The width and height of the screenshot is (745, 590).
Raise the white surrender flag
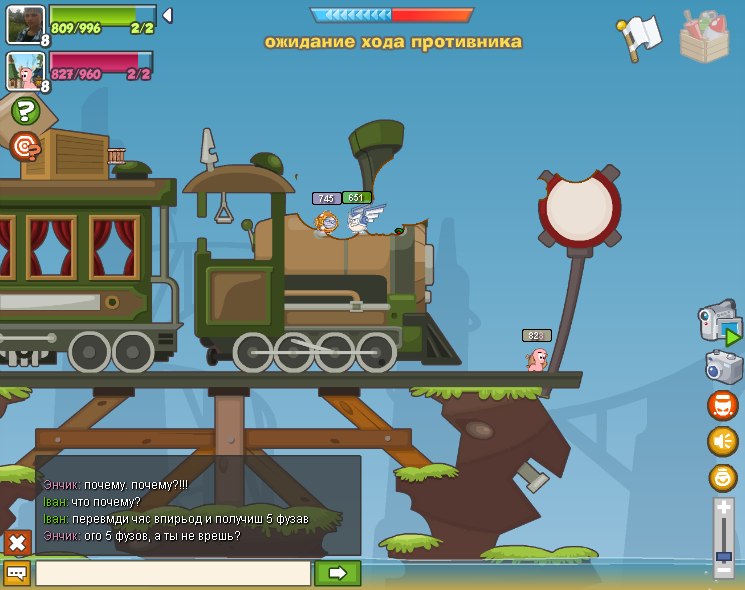tap(641, 36)
